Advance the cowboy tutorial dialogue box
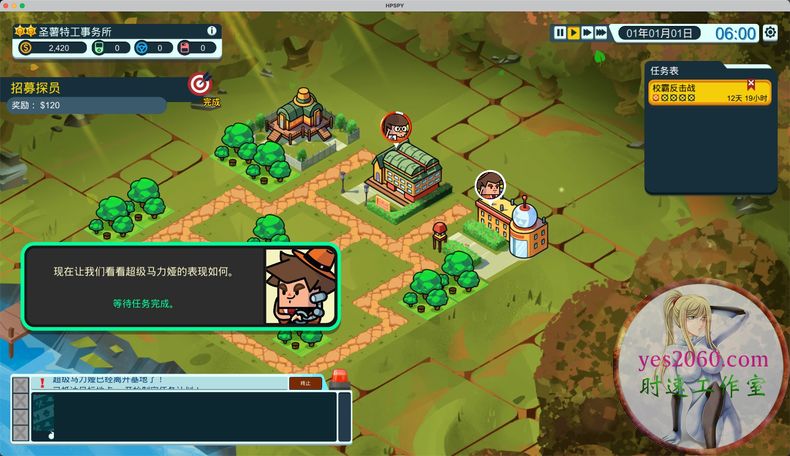Image resolution: width=790 pixels, height=456 pixels. (x=180, y=285)
